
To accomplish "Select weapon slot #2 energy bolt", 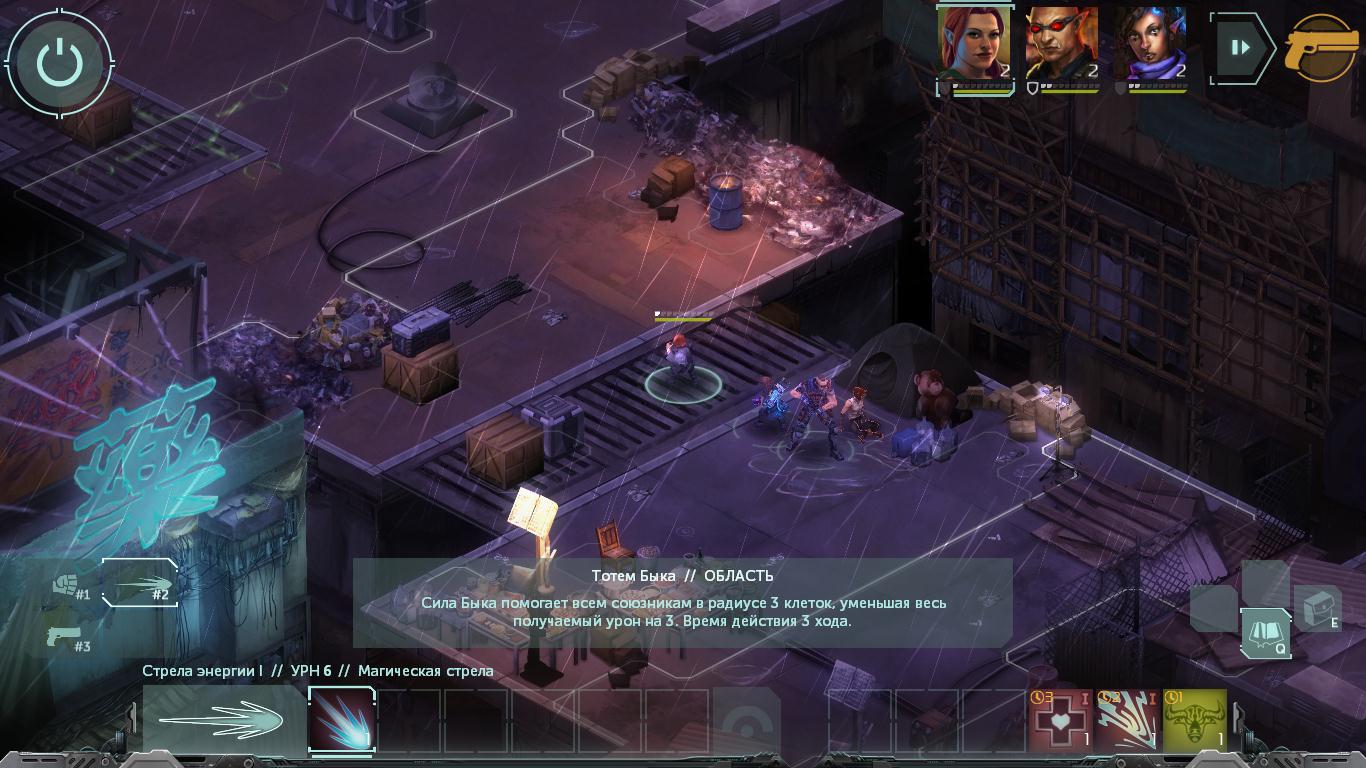I will coord(140,583).
